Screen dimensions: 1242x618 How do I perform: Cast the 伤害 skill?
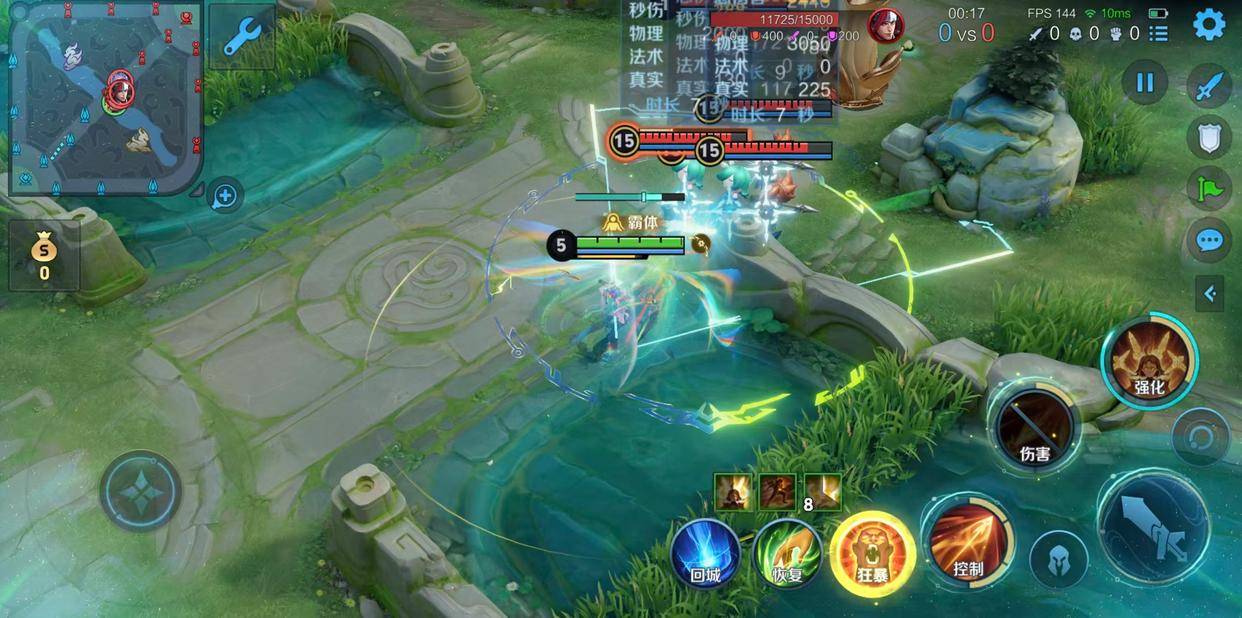(1034, 428)
